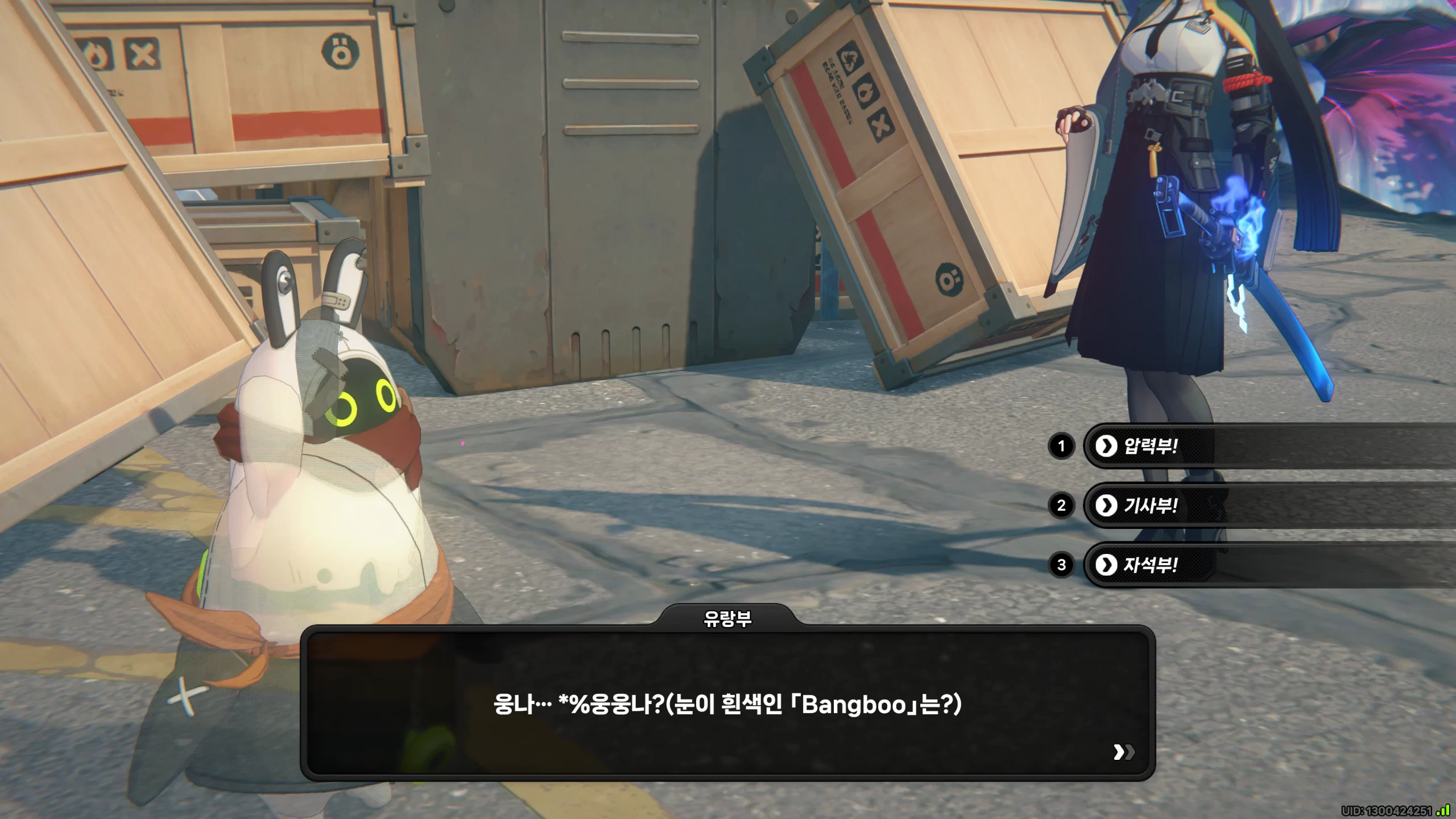Choose the dialogue reply 압력부!
Viewport: 1456px width, 819px height.
1149,446
